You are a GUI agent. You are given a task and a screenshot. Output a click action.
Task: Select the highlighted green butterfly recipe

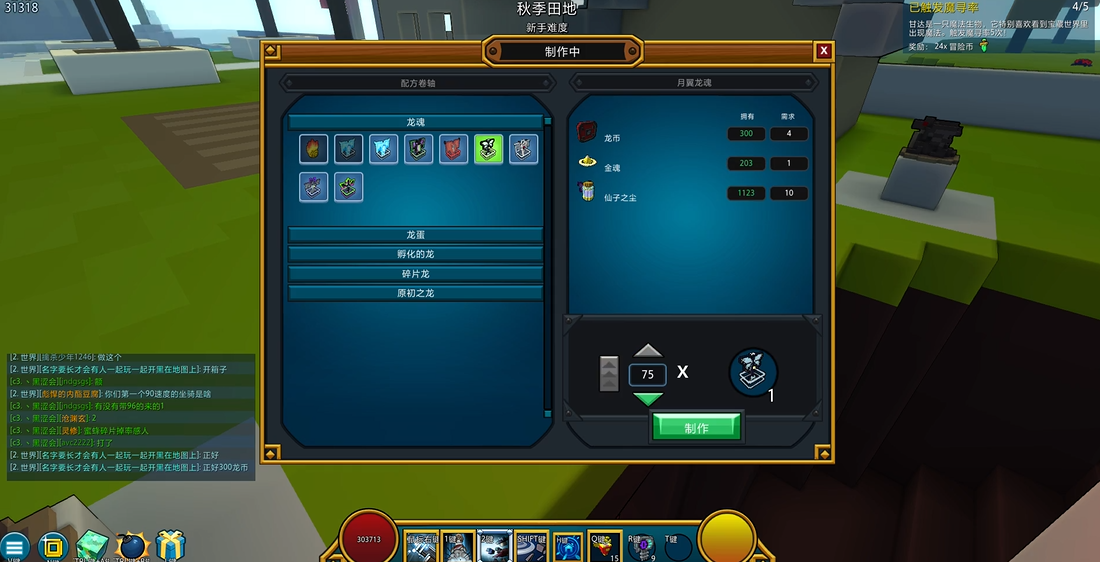pyautogui.click(x=488, y=149)
